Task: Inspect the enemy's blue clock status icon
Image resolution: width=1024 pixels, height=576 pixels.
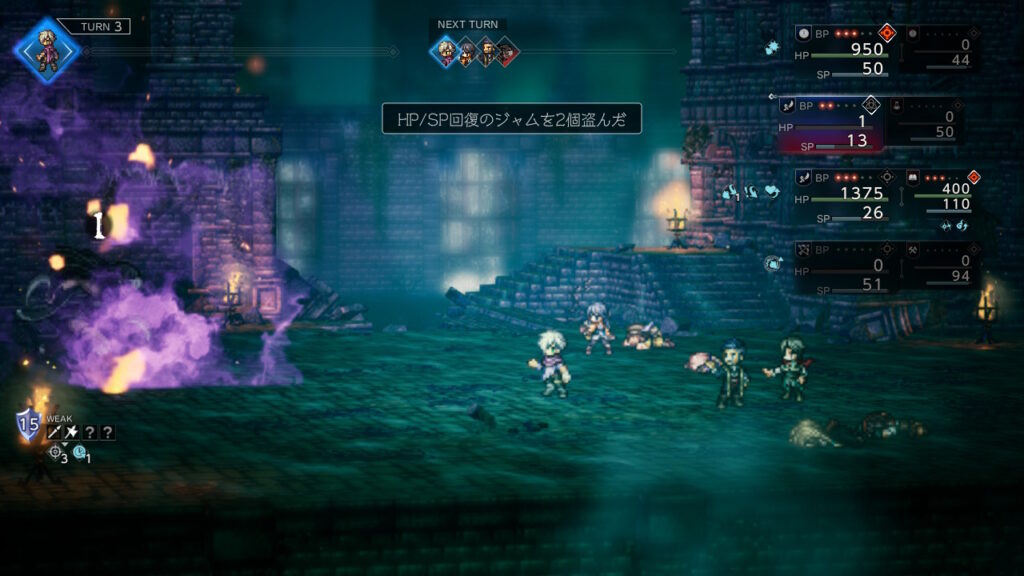Action: tap(79, 452)
